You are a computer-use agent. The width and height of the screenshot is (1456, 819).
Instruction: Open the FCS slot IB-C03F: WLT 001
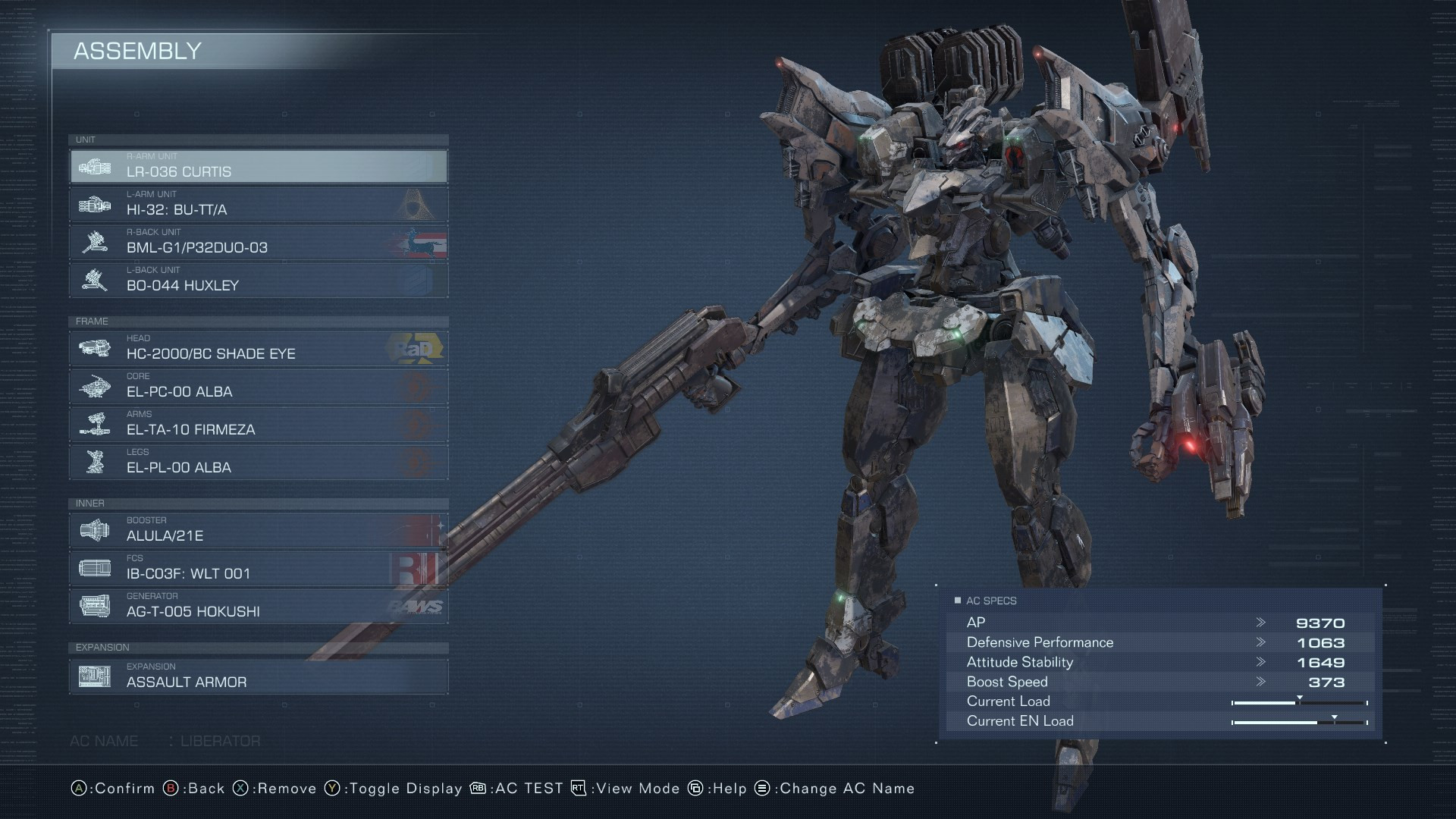(x=258, y=568)
